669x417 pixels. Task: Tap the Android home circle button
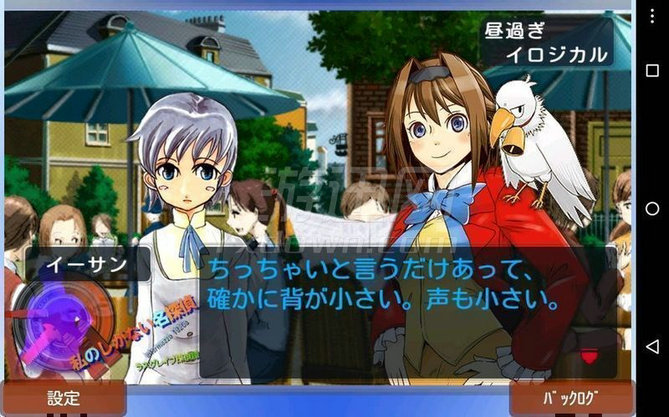652,208
